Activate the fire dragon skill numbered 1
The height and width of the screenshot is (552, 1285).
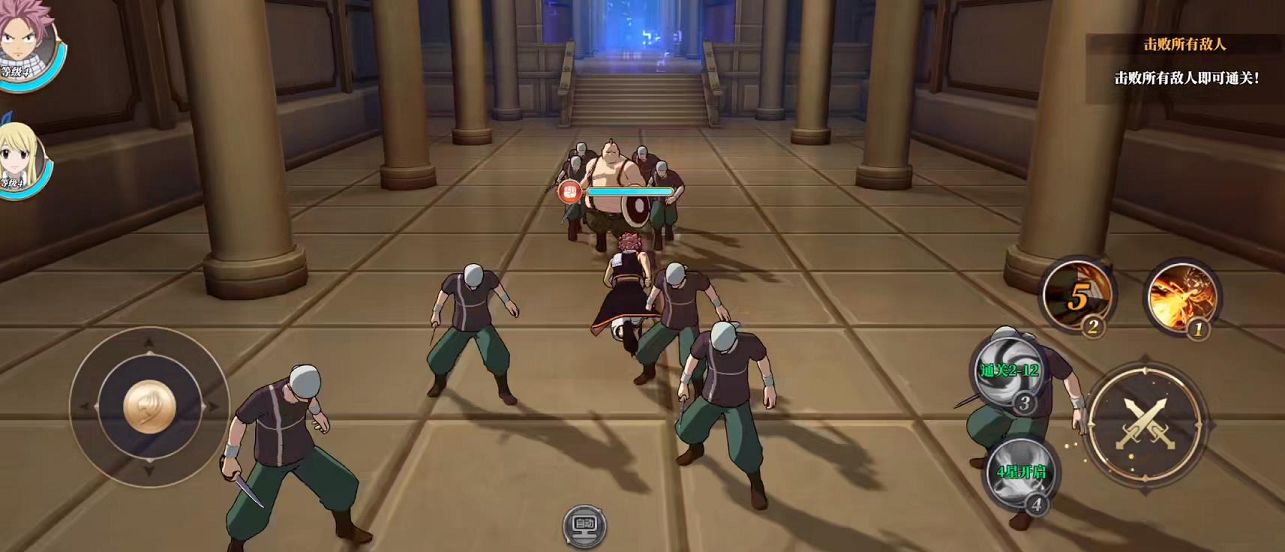[1181, 297]
